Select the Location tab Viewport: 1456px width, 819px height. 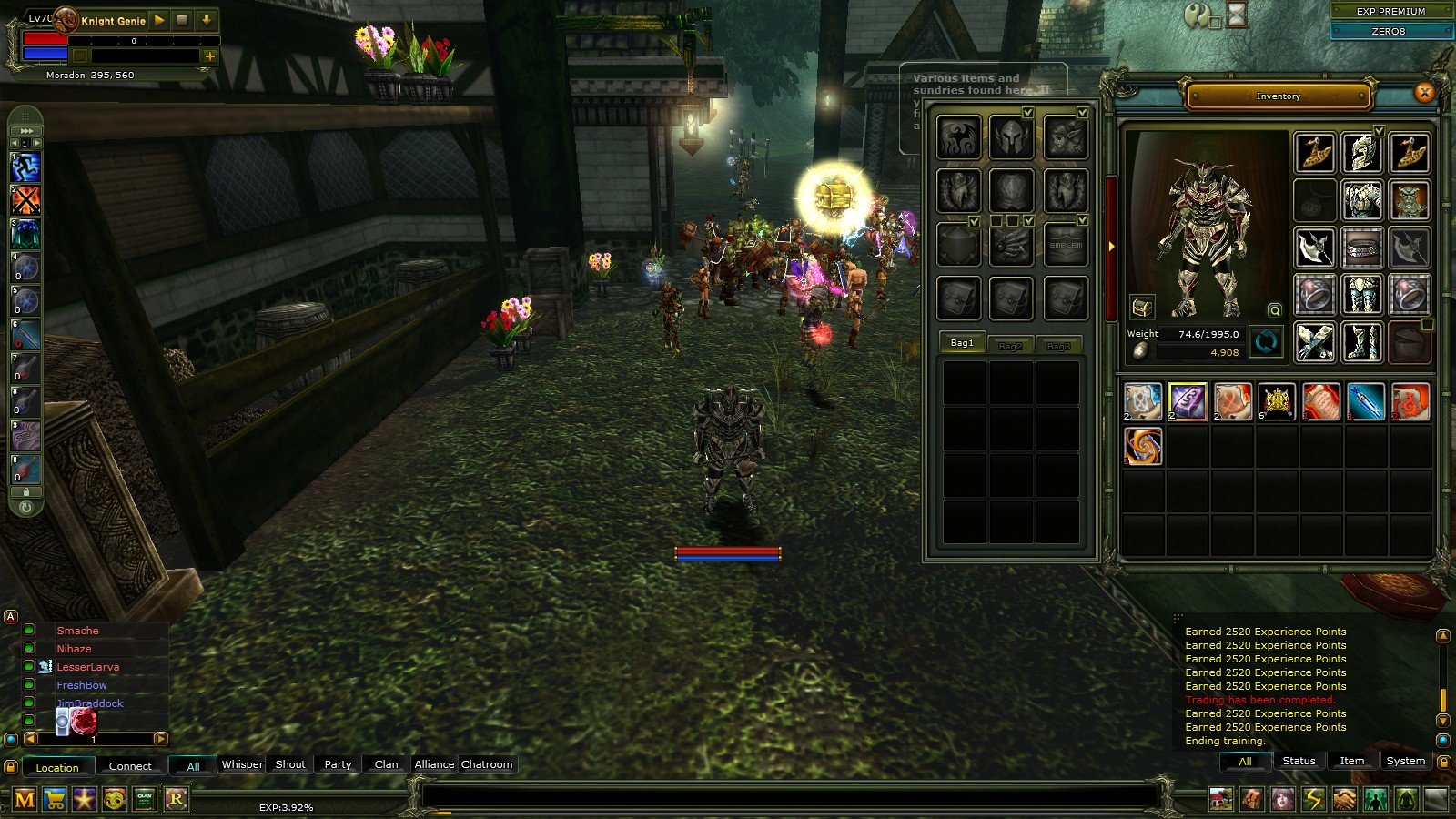[x=57, y=767]
